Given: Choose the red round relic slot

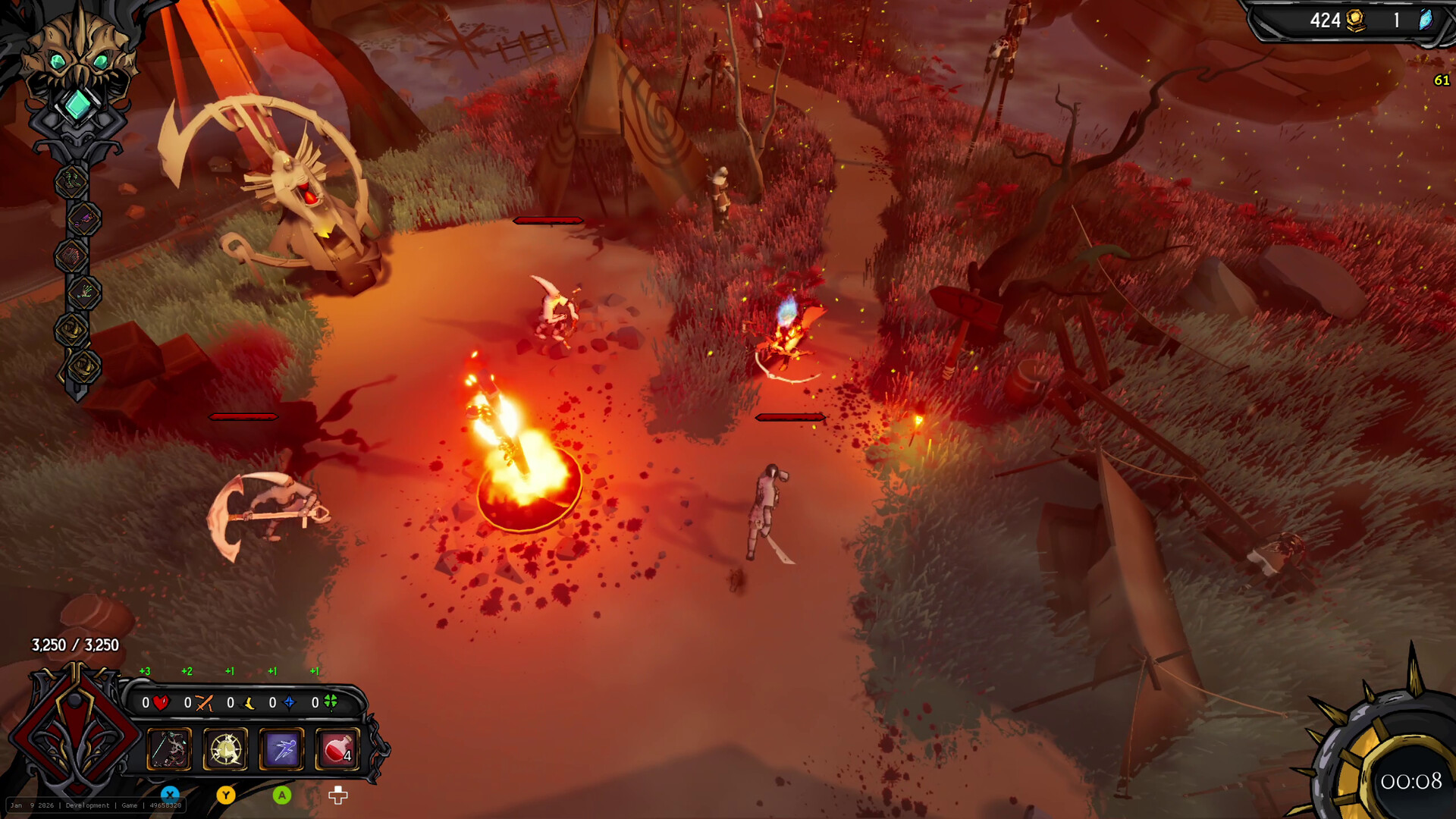Looking at the screenshot, I should 72,256.
